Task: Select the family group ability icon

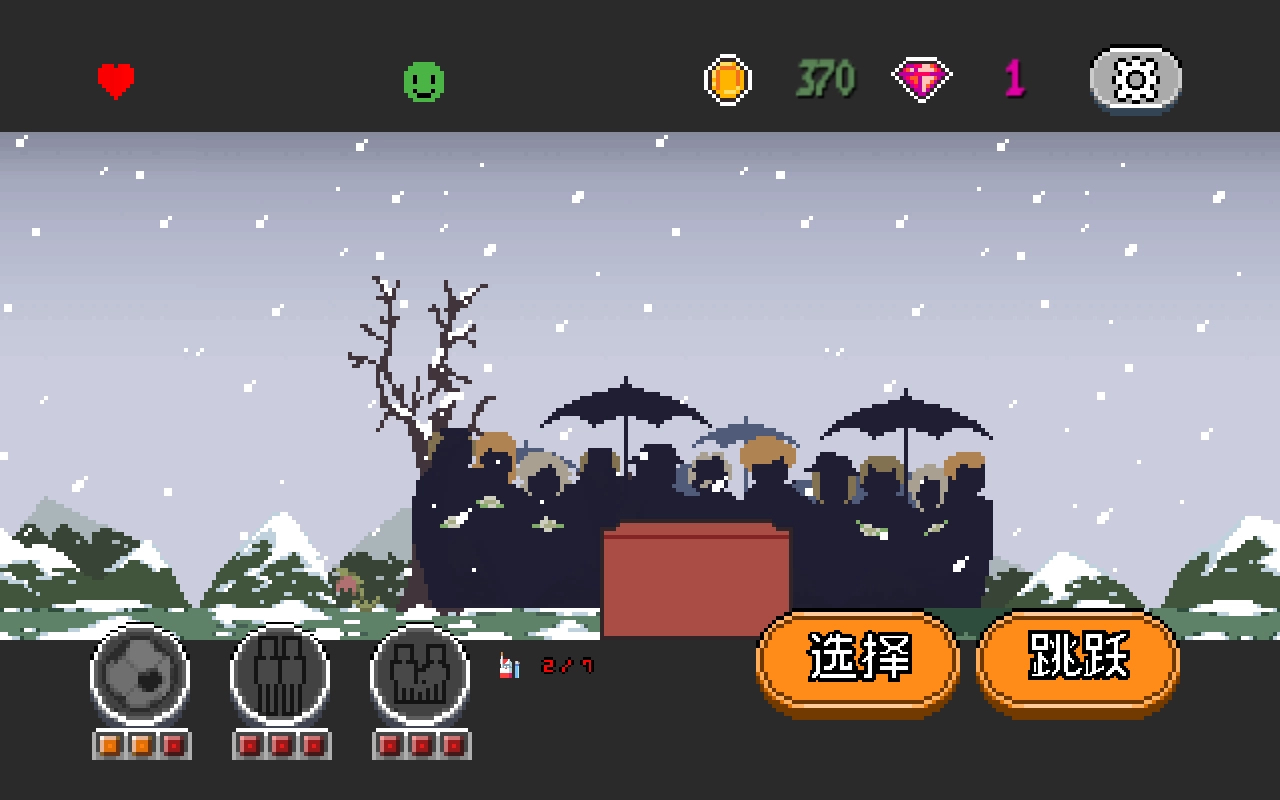Action: (x=421, y=675)
